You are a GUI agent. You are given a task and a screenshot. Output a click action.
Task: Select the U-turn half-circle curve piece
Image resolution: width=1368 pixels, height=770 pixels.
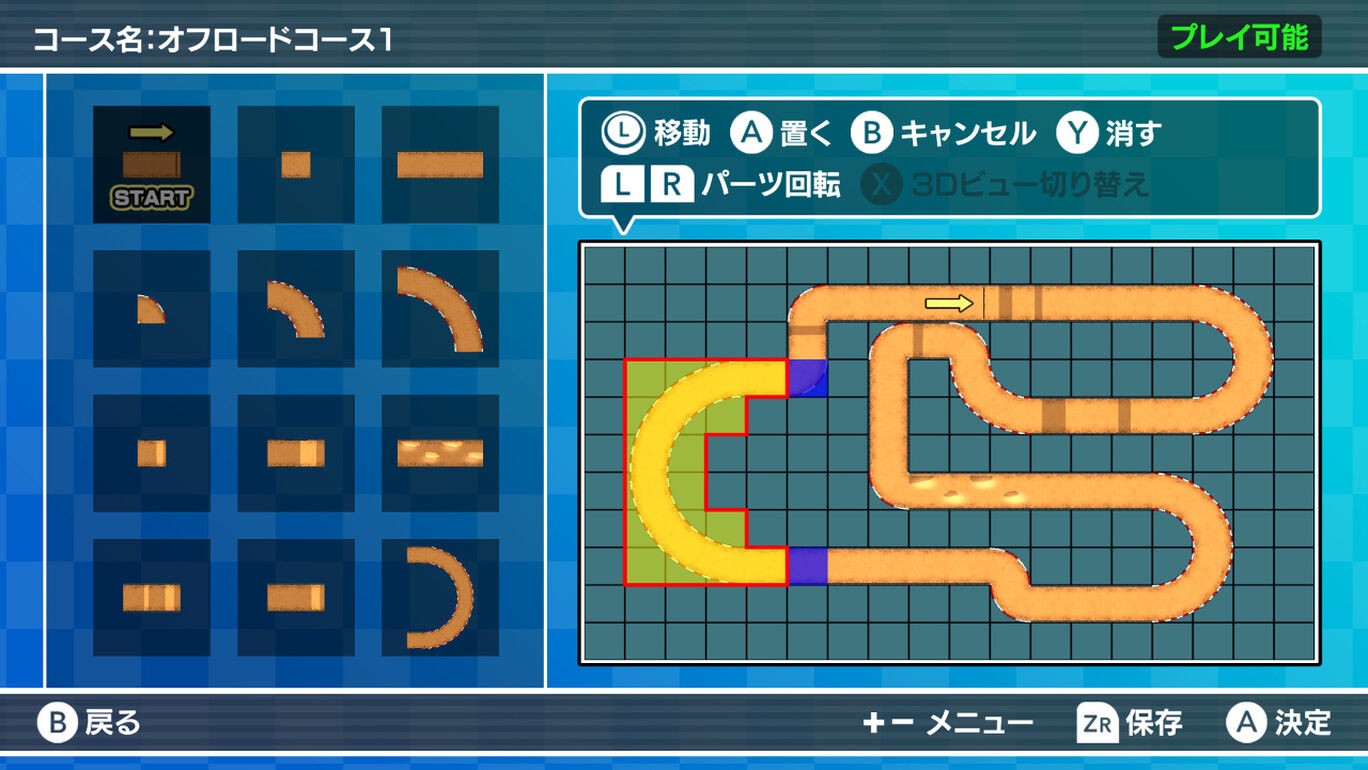(x=440, y=595)
